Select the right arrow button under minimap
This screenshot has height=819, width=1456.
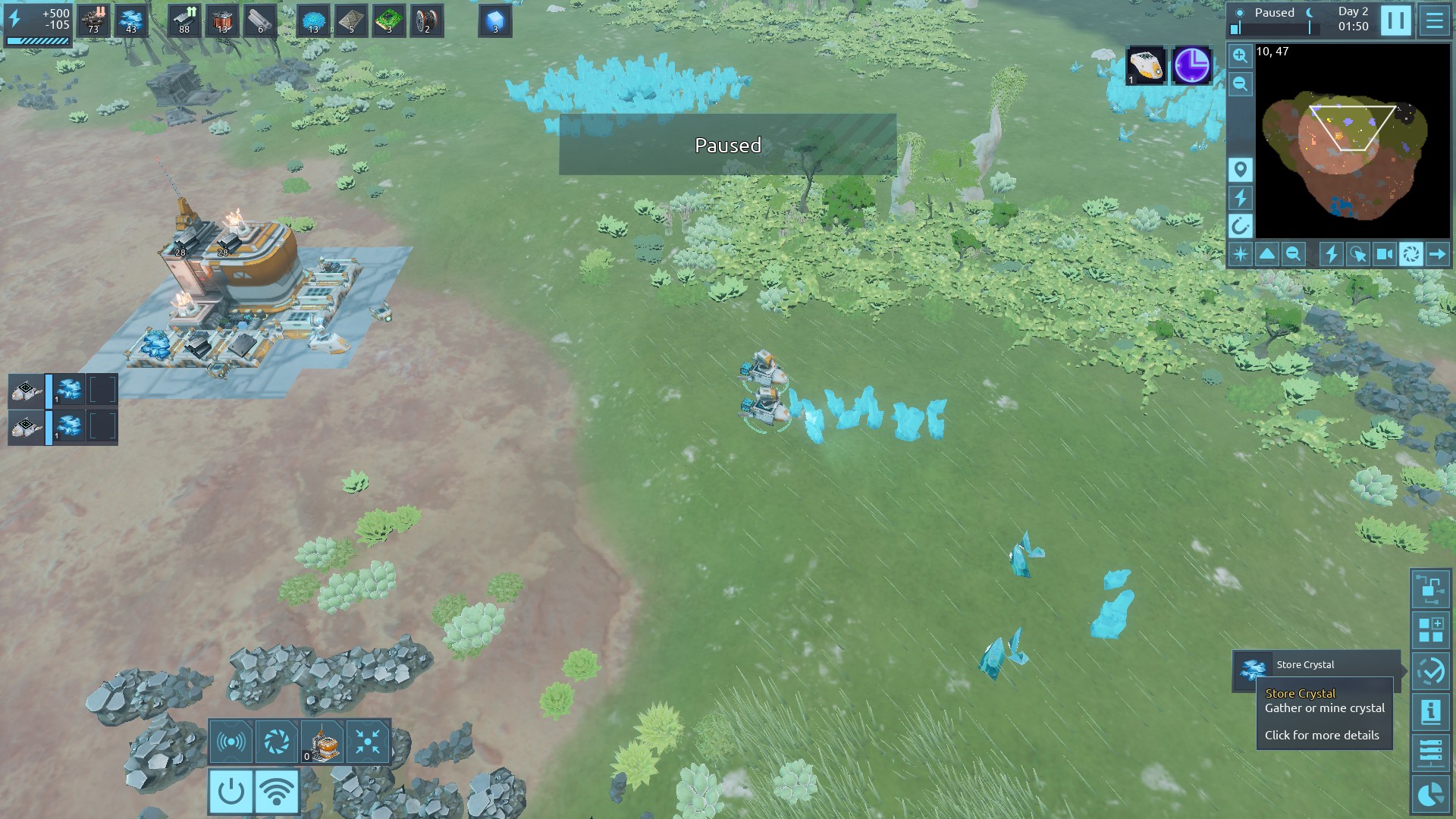(x=1437, y=255)
